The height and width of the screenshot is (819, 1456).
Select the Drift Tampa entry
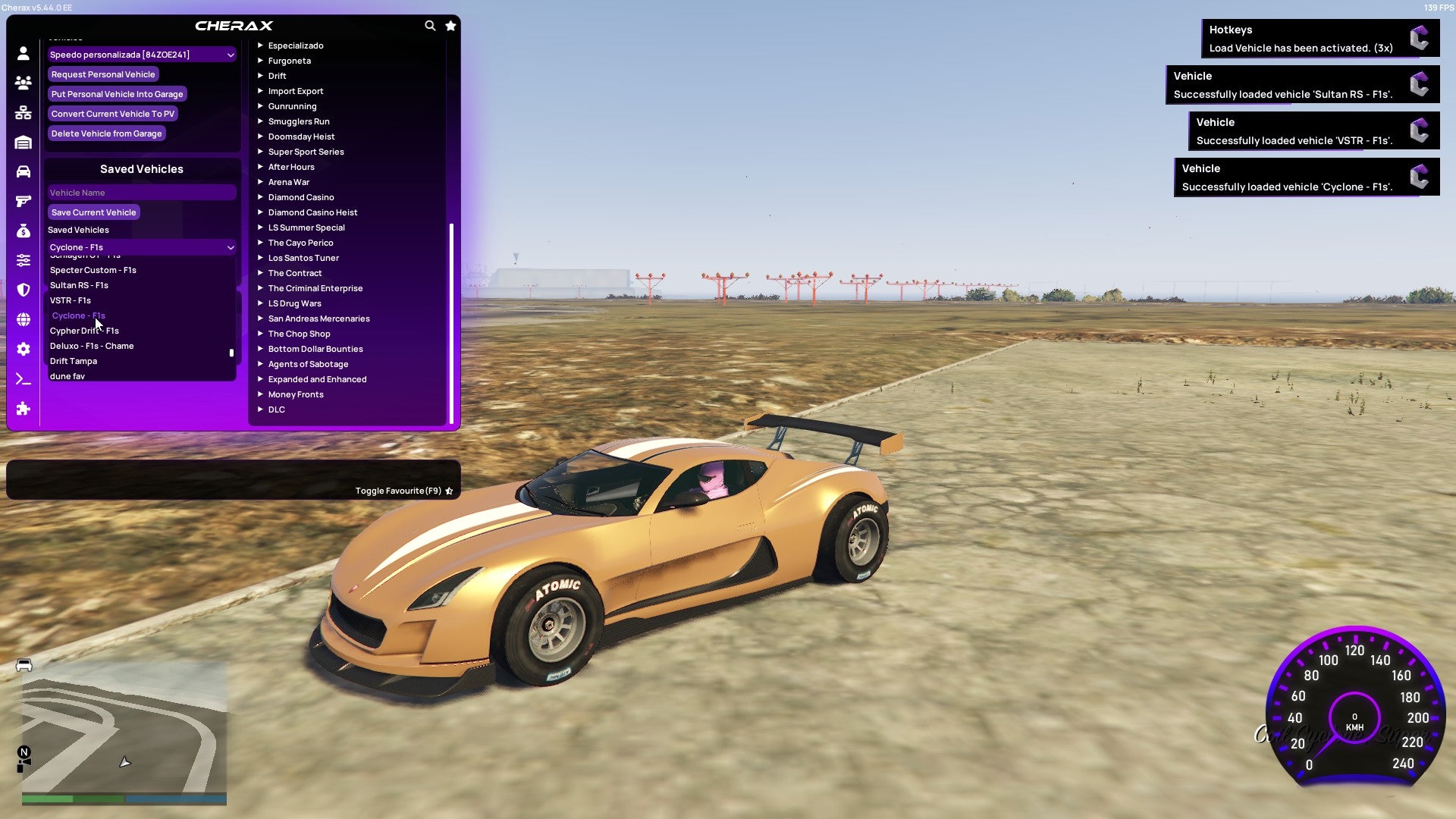click(73, 361)
